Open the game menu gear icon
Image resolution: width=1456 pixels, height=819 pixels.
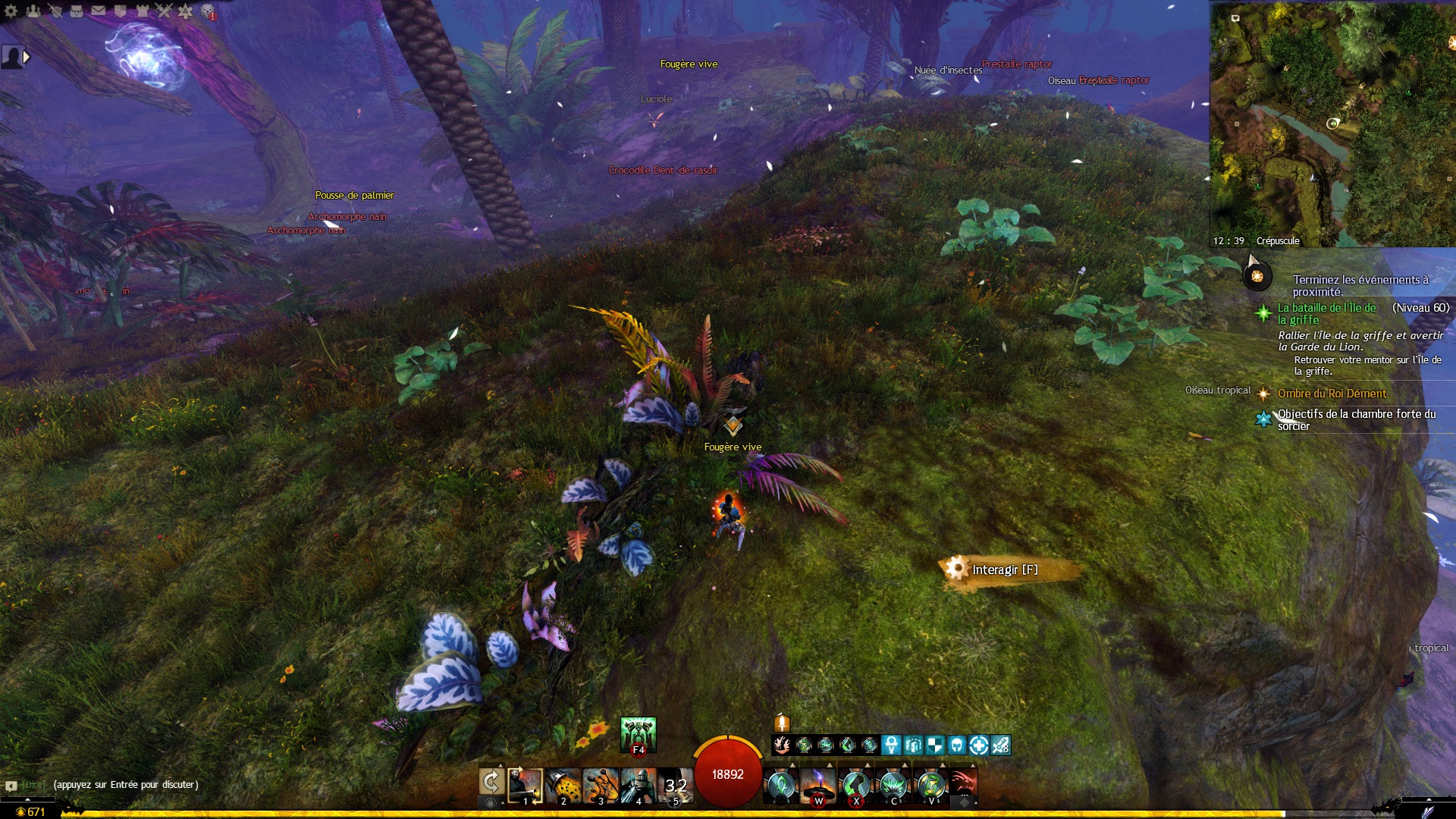pos(11,11)
